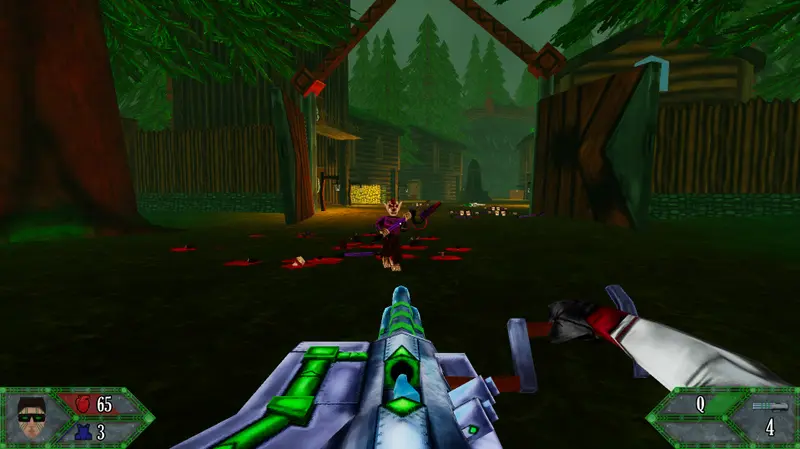This screenshot has width=800, height=449.
Task: Click the blue armor vest icon
Action: tap(83, 432)
